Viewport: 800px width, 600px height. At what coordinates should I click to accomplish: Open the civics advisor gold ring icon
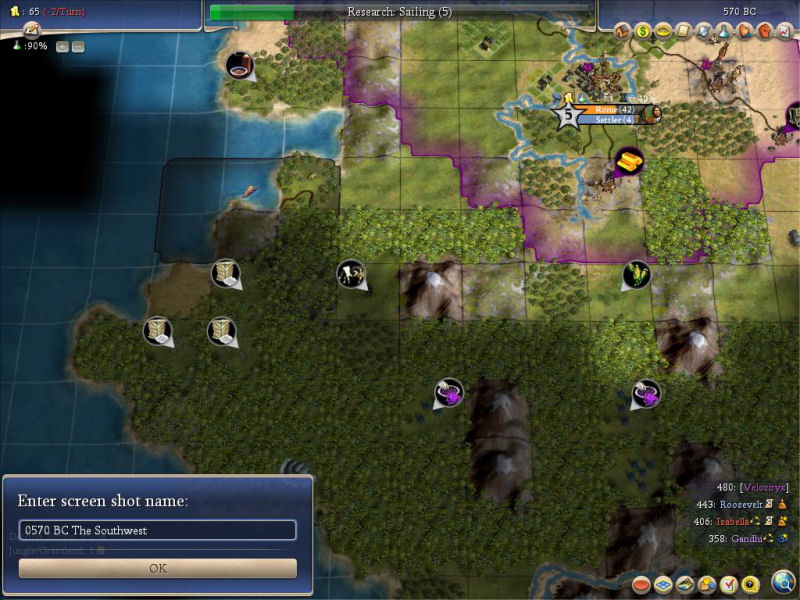[663, 32]
